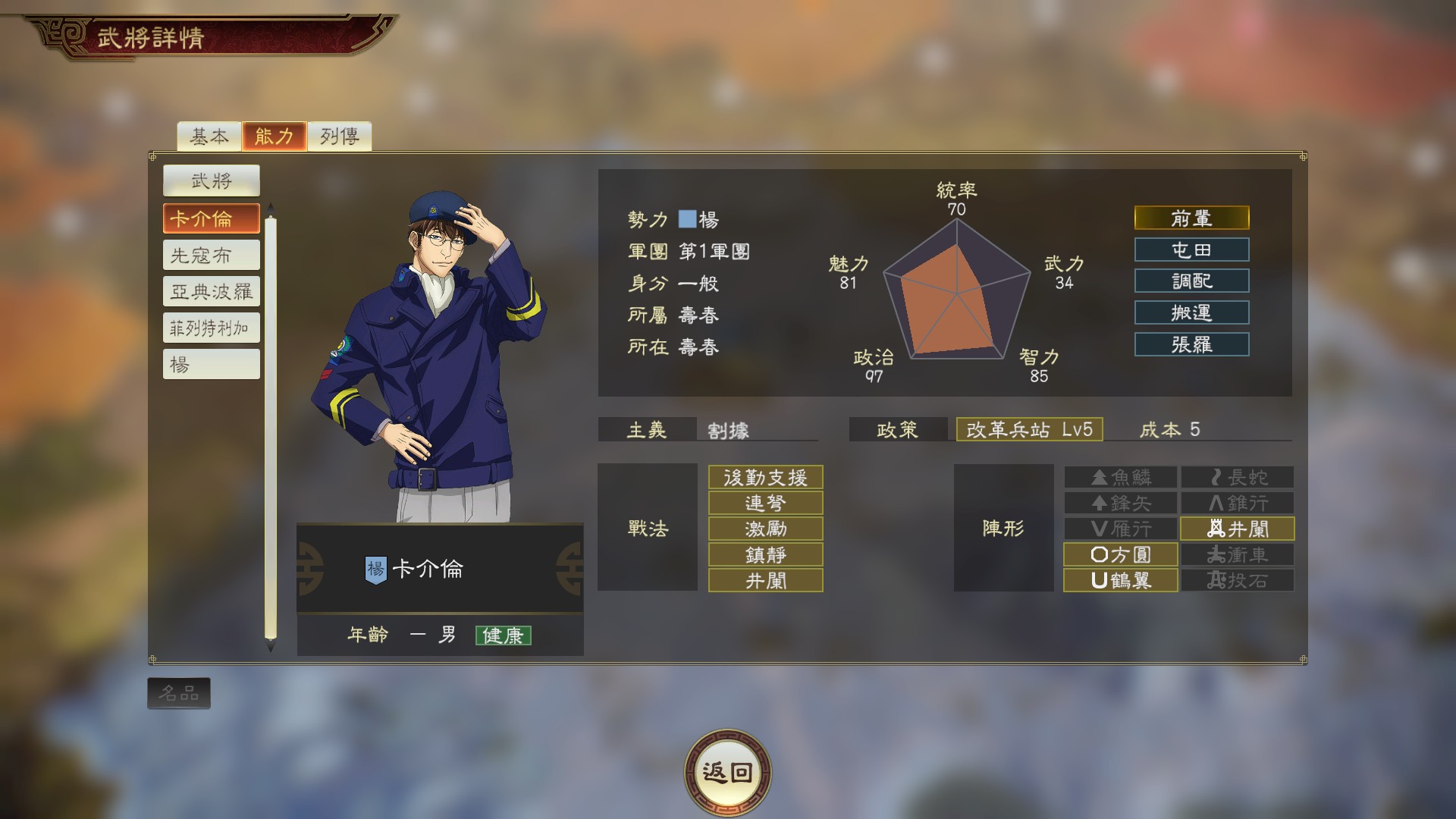Viewport: 1456px width, 819px height.
Task: Show the 改革兵站 Lv5 policy
Action: click(1029, 429)
